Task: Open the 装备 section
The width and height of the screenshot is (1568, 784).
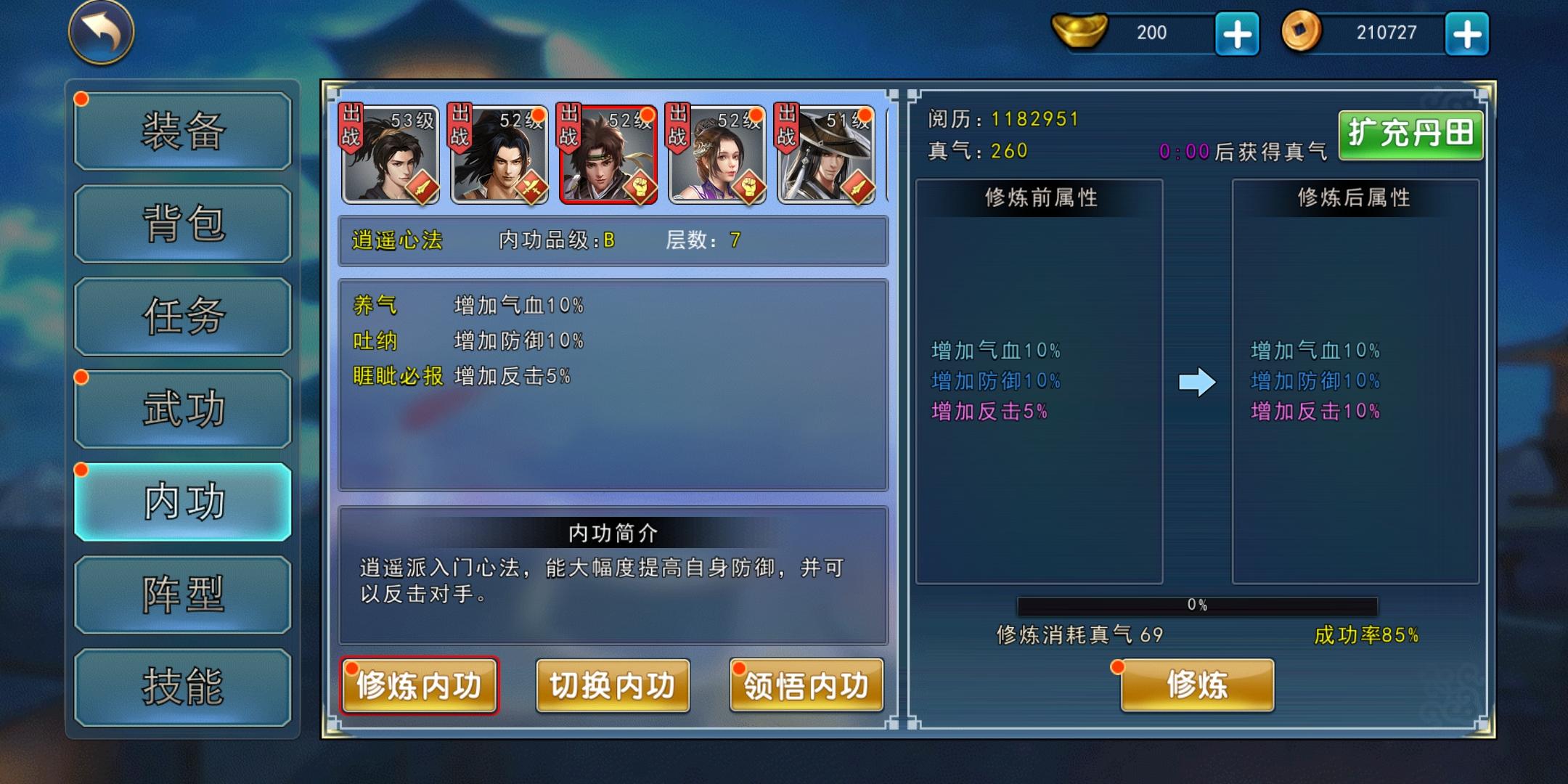Action: [x=181, y=131]
